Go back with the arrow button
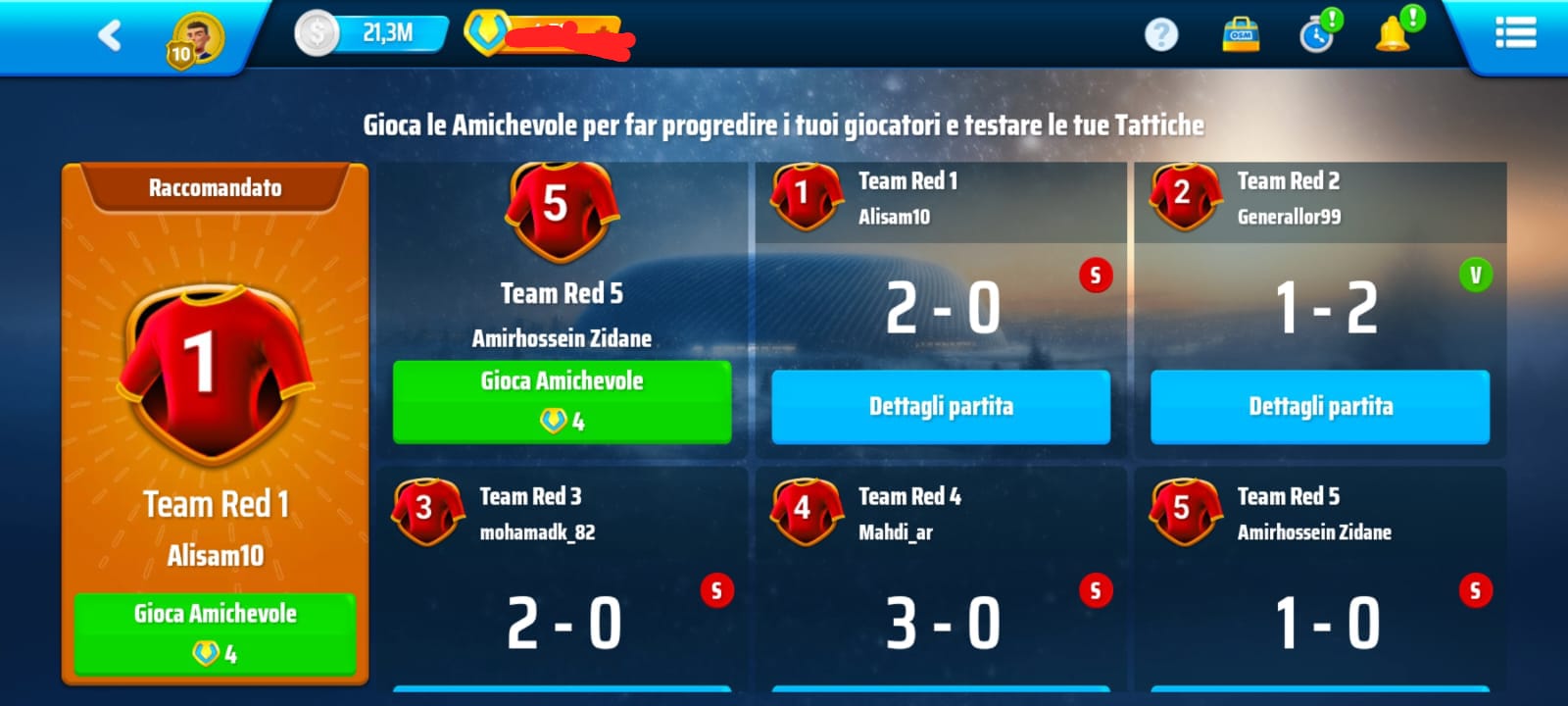The width and height of the screenshot is (1568, 706). click(x=110, y=36)
